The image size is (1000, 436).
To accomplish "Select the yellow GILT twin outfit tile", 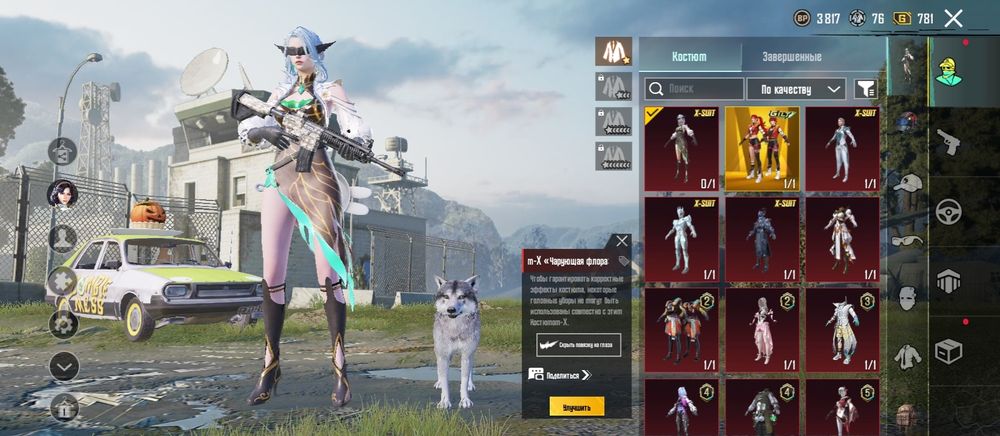I will pos(761,148).
